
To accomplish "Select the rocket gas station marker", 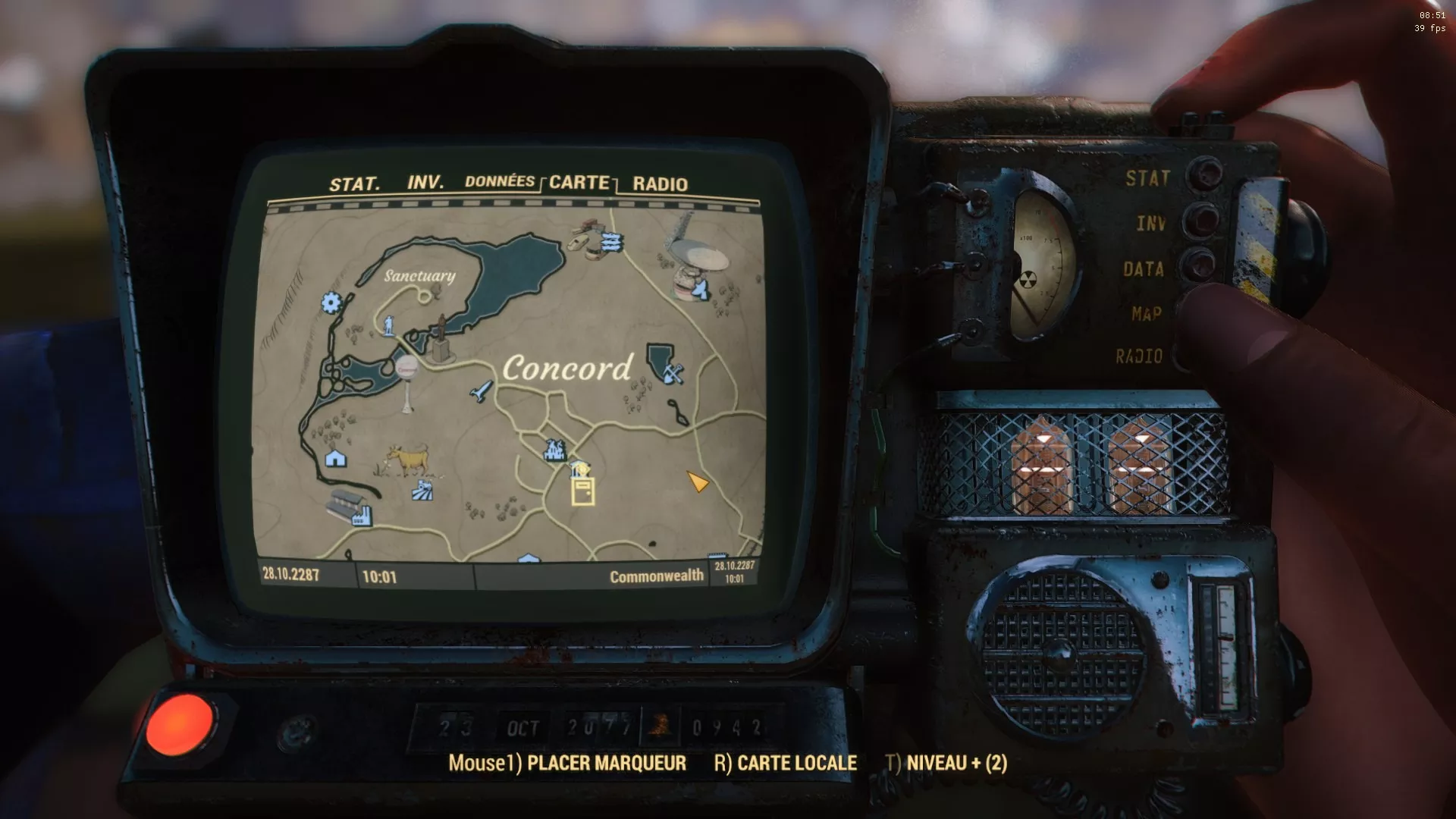I will tap(481, 391).
